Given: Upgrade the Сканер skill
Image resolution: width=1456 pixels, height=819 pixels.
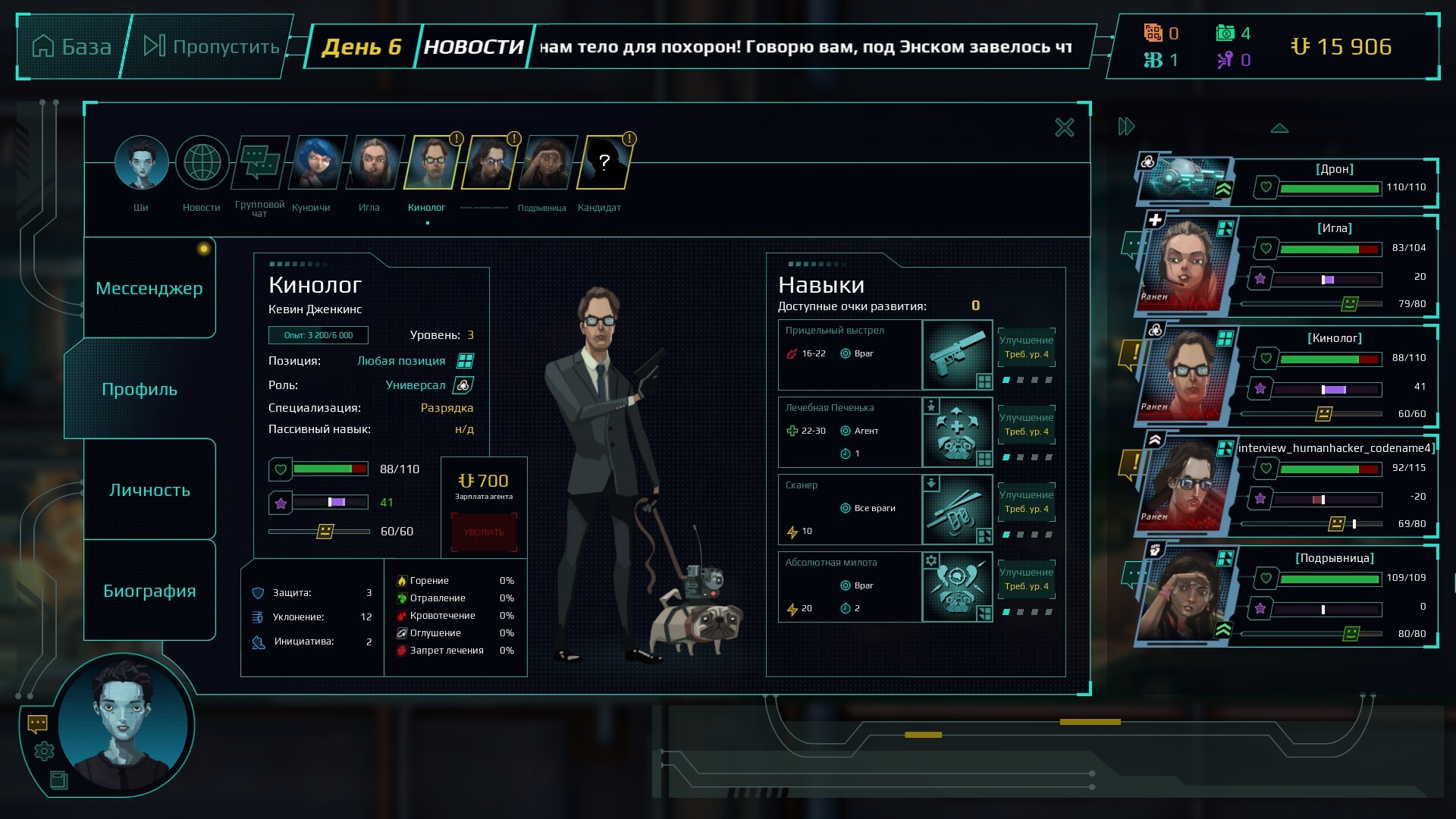Looking at the screenshot, I should [1026, 502].
